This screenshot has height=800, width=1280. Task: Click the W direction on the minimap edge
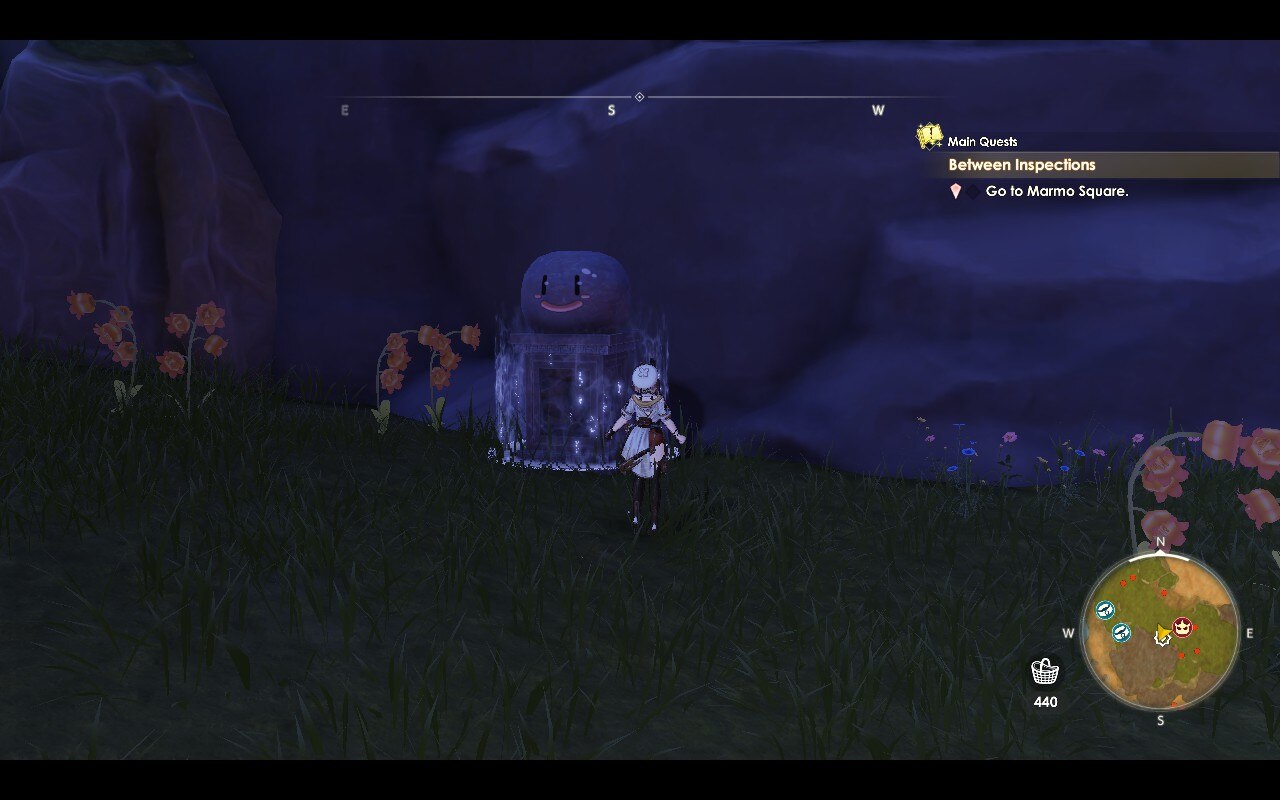pyautogui.click(x=1069, y=631)
